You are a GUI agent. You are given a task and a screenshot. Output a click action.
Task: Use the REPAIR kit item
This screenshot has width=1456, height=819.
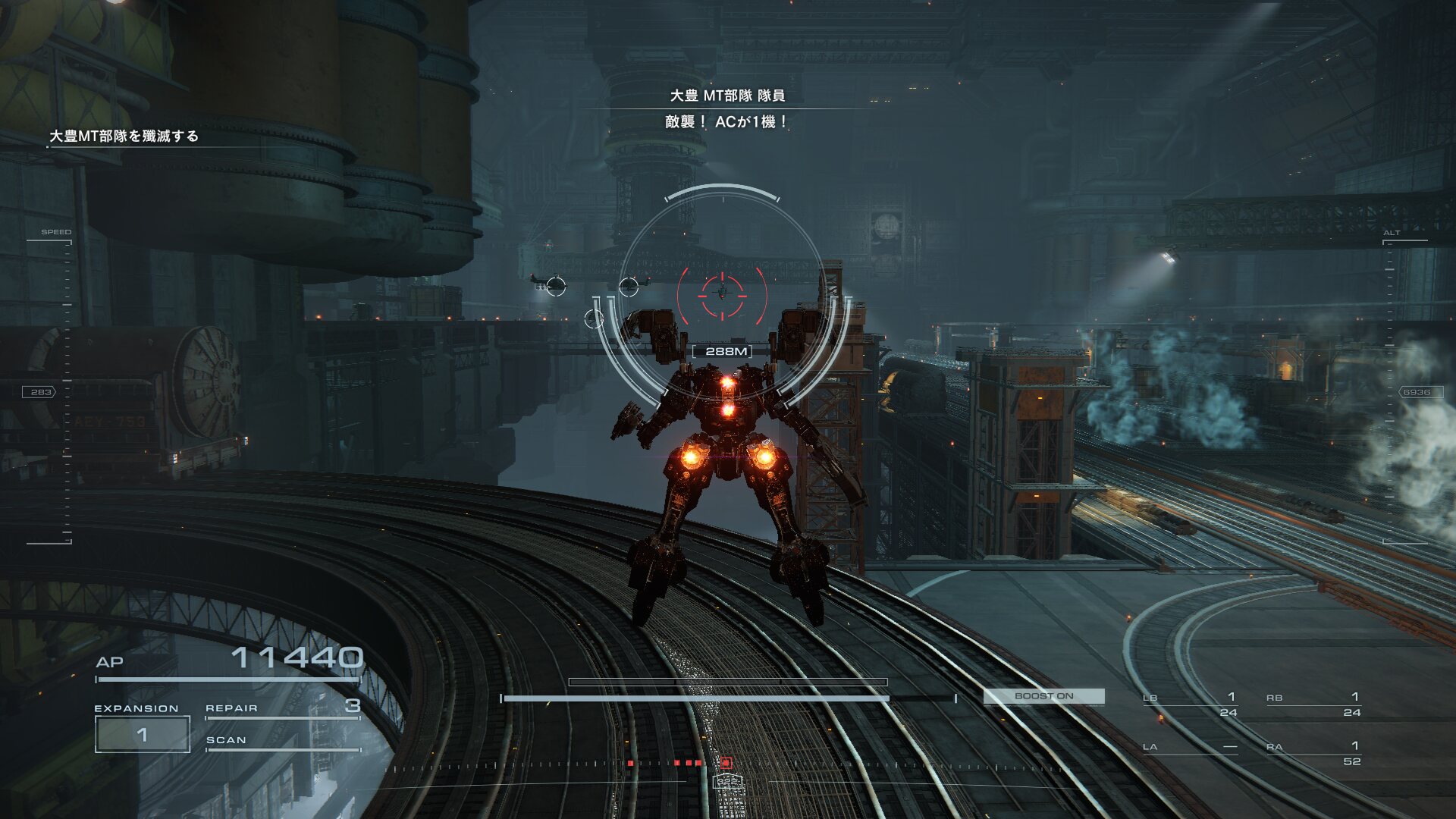tap(282, 708)
